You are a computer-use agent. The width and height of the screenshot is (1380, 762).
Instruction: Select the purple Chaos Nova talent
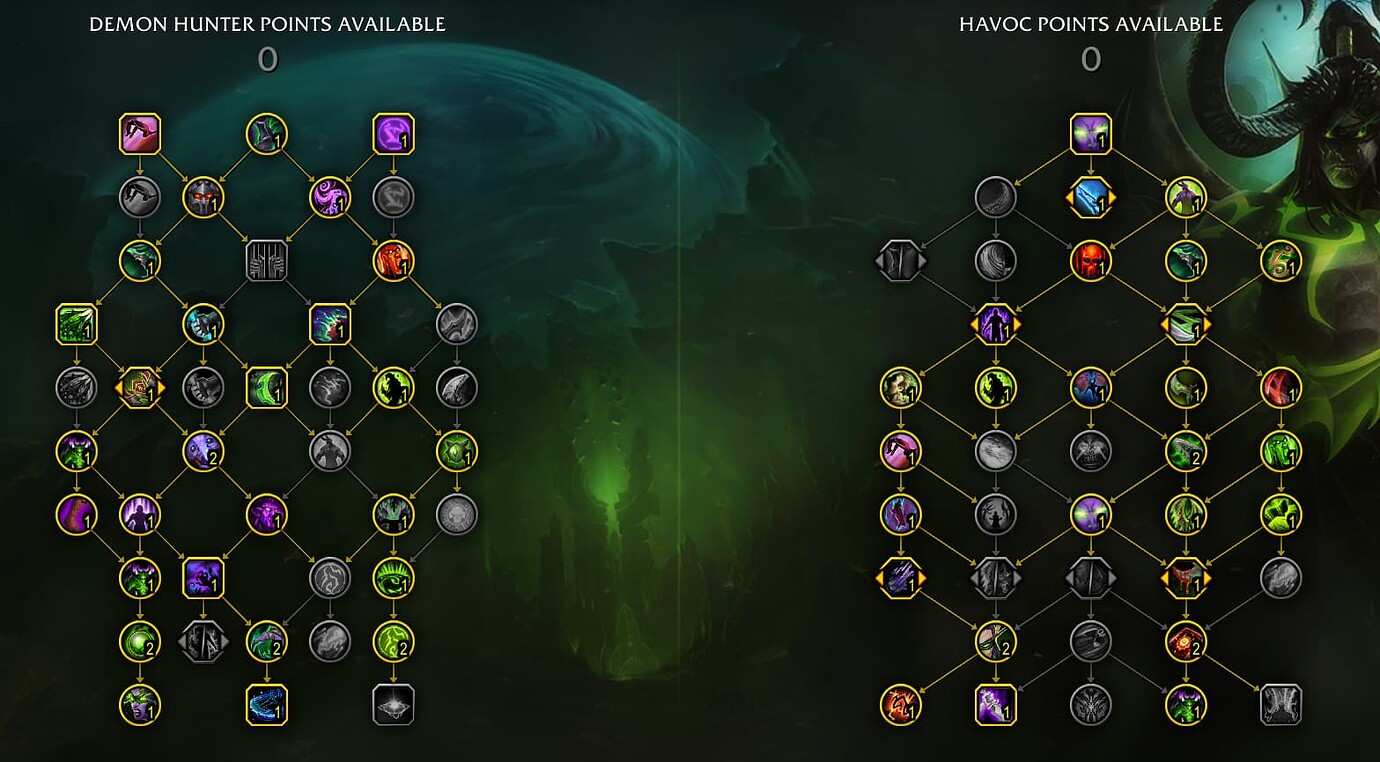click(x=394, y=134)
